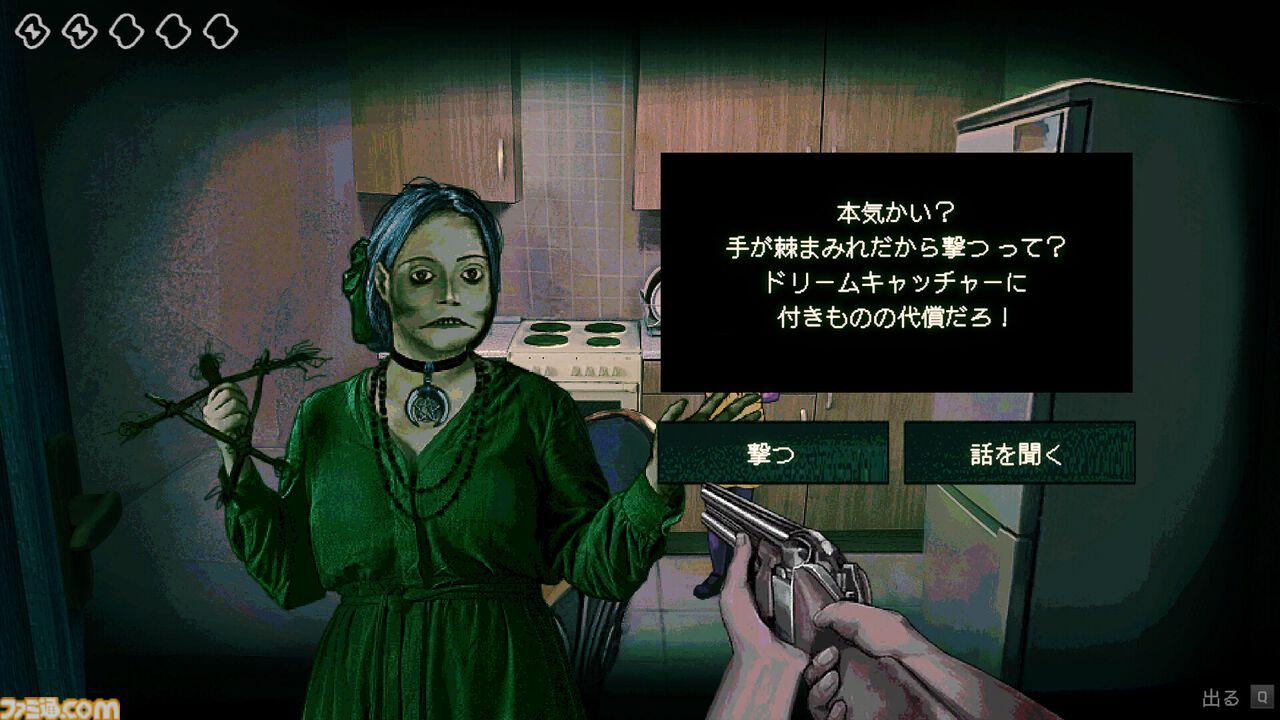Click the second lightning charge icon
Image resolution: width=1280 pixels, height=720 pixels.
click(78, 30)
